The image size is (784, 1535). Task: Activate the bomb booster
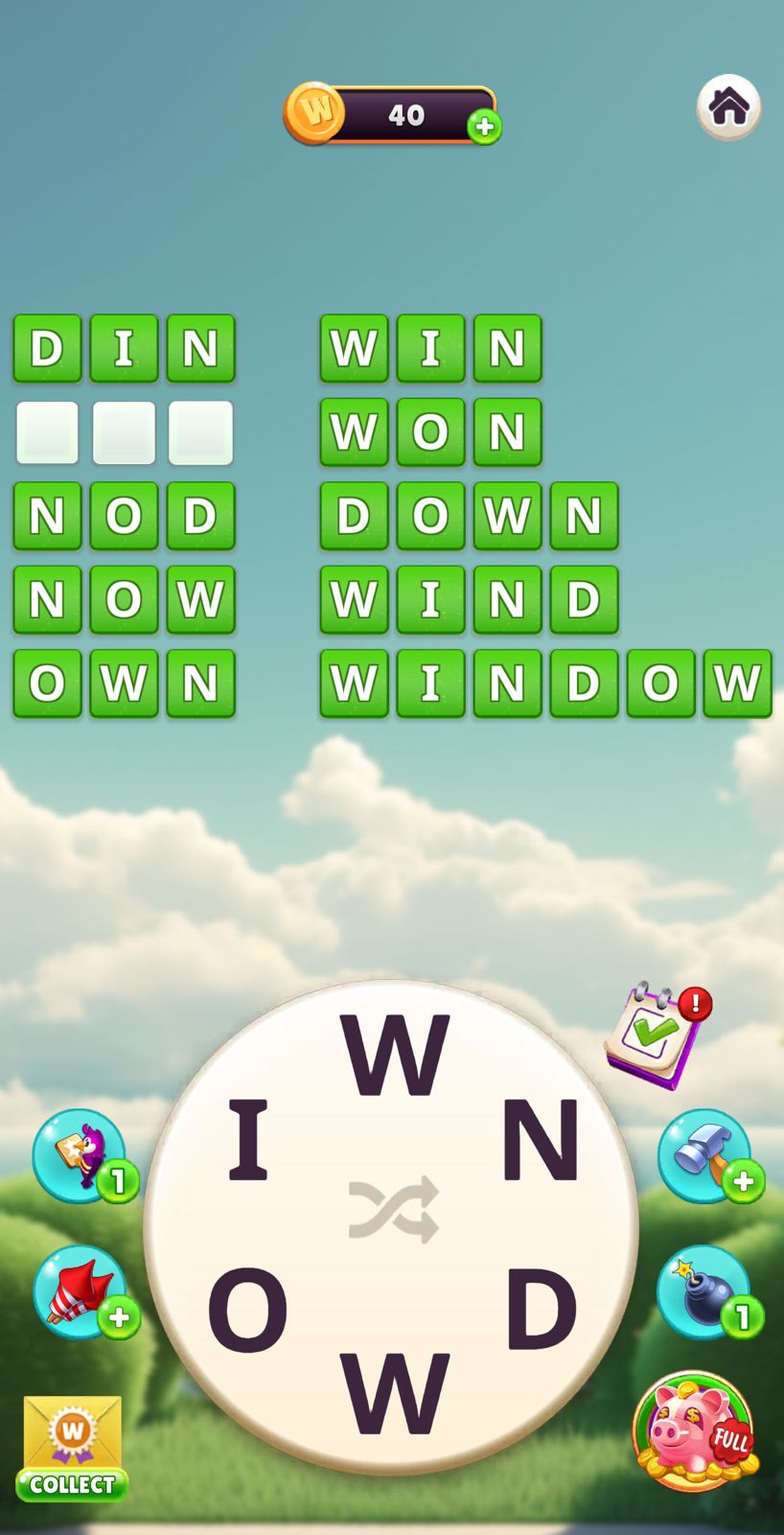click(x=705, y=1292)
